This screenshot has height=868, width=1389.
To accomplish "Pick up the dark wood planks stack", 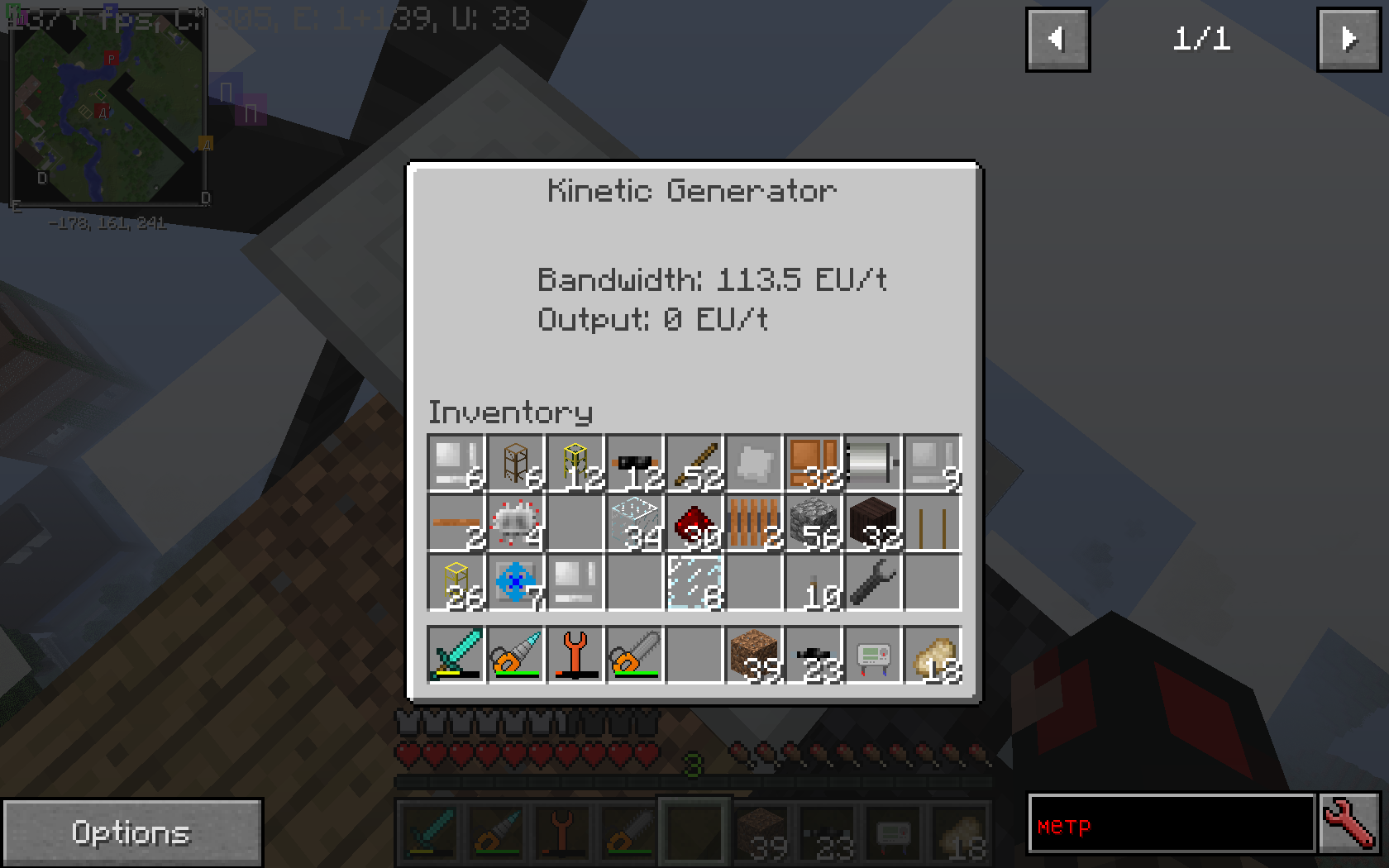I will tap(873, 523).
